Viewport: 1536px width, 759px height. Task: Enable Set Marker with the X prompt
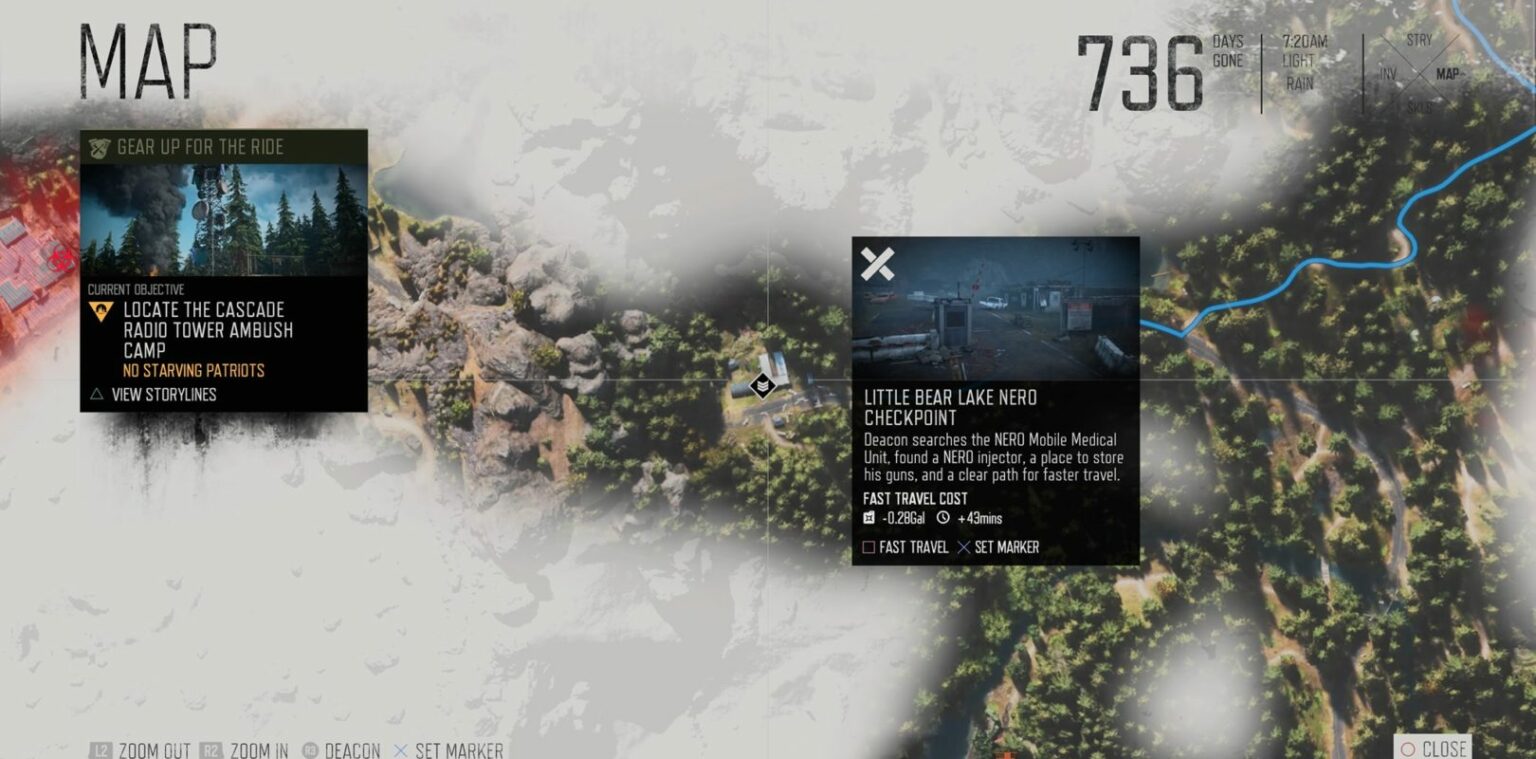pyautogui.click(x=1000, y=547)
